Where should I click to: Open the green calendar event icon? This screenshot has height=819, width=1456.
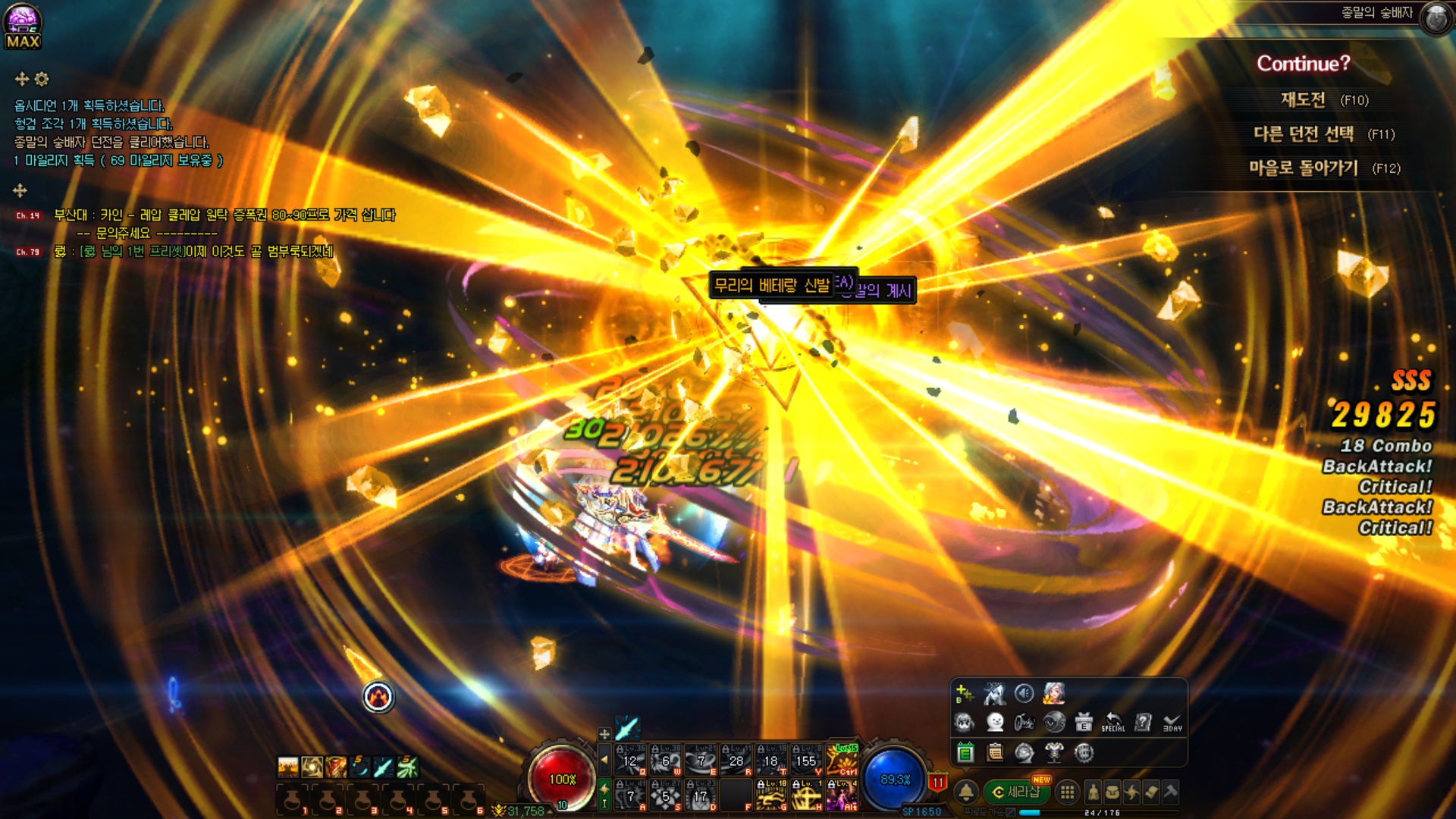click(x=965, y=752)
